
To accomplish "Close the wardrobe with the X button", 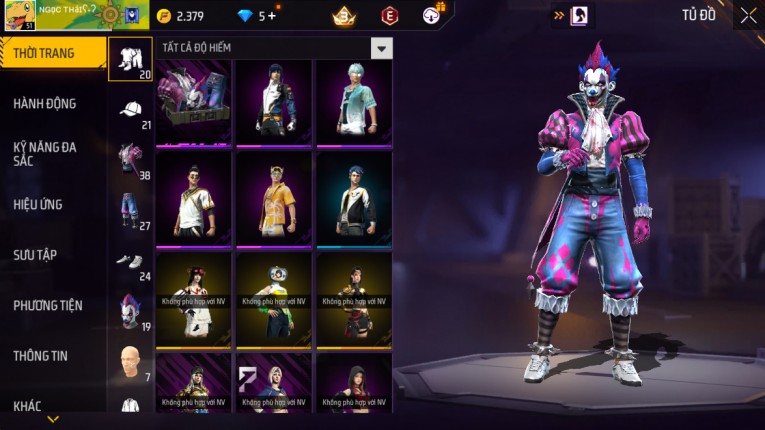I will pyautogui.click(x=748, y=15).
